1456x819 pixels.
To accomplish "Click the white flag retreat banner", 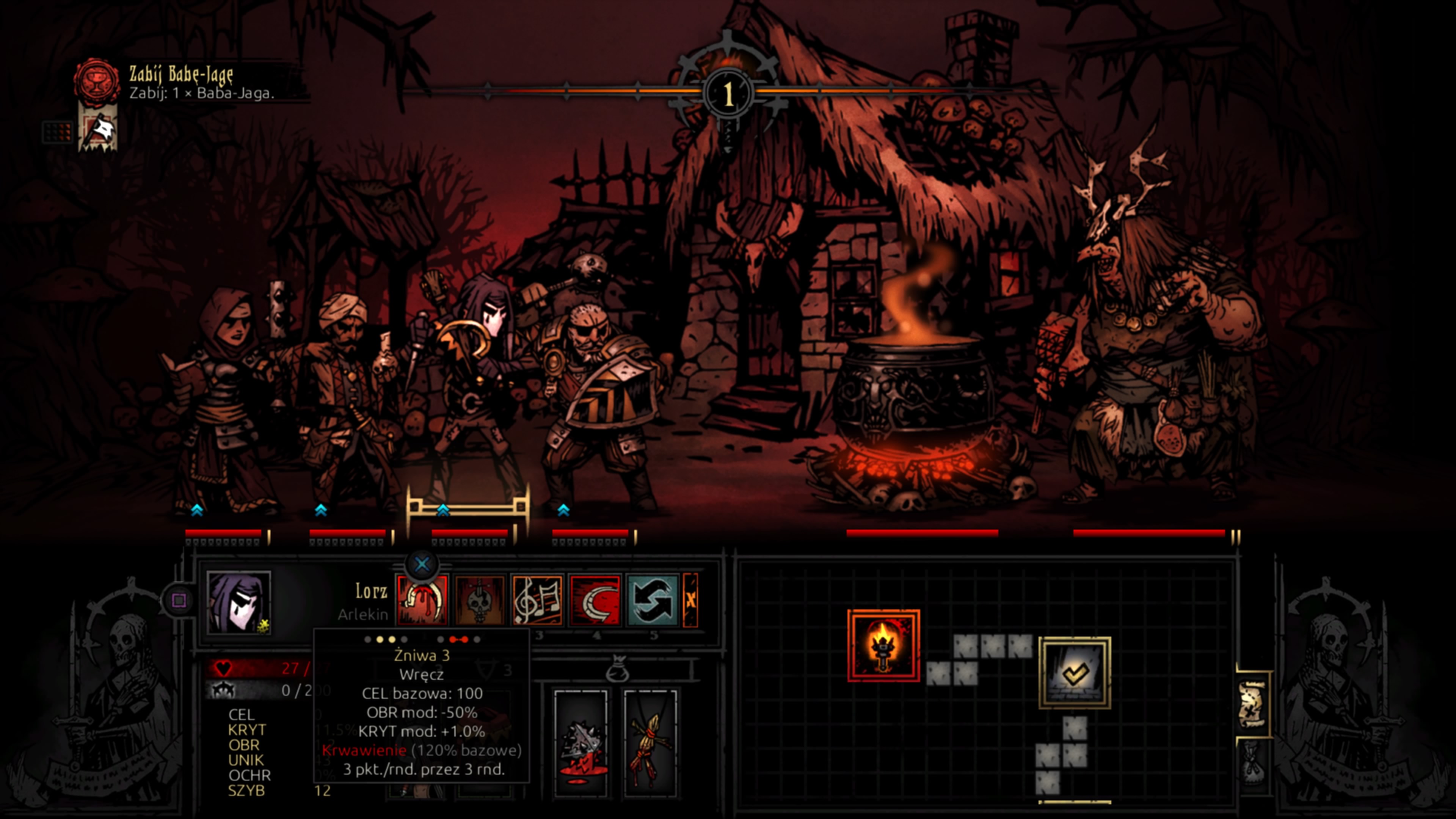I will pyautogui.click(x=98, y=131).
